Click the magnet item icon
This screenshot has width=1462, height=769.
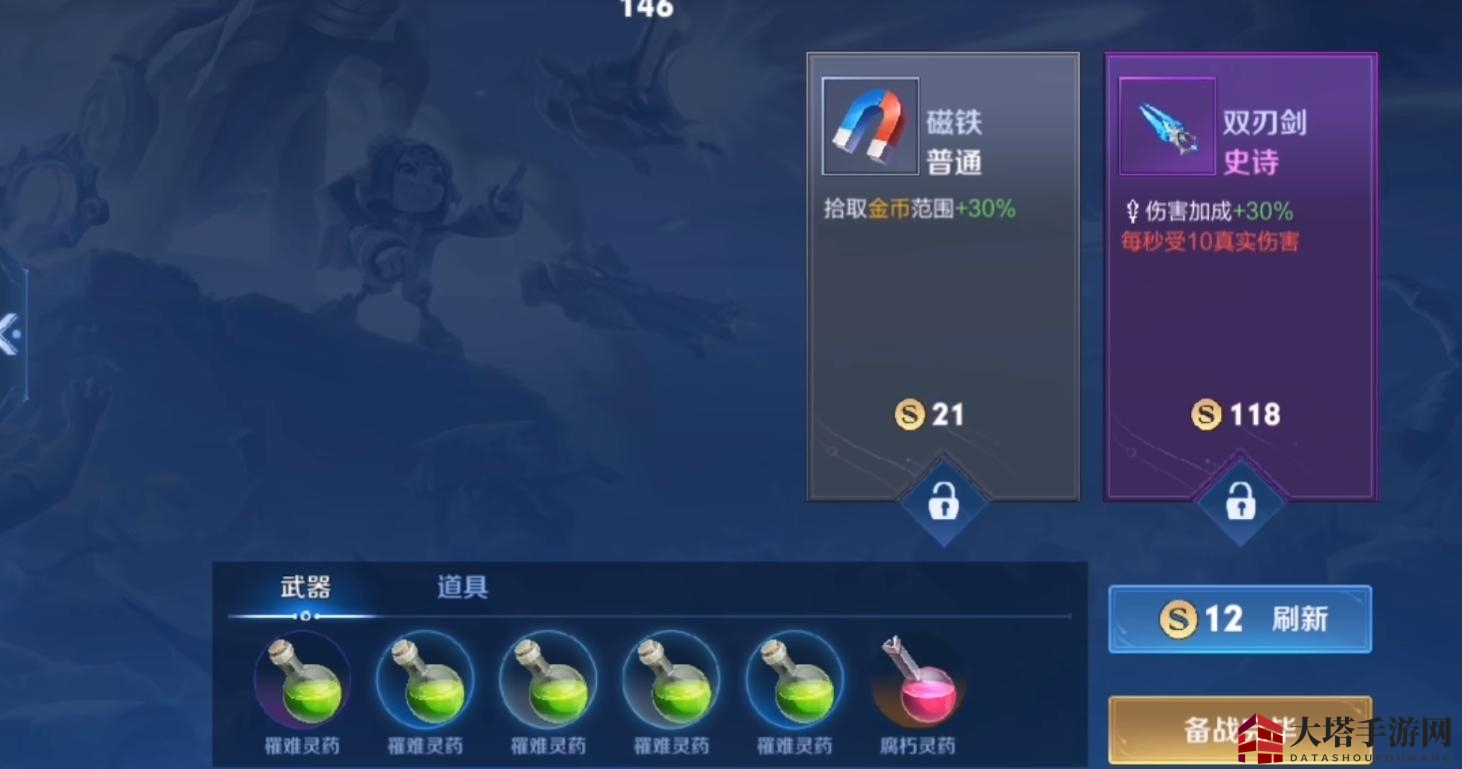[869, 126]
